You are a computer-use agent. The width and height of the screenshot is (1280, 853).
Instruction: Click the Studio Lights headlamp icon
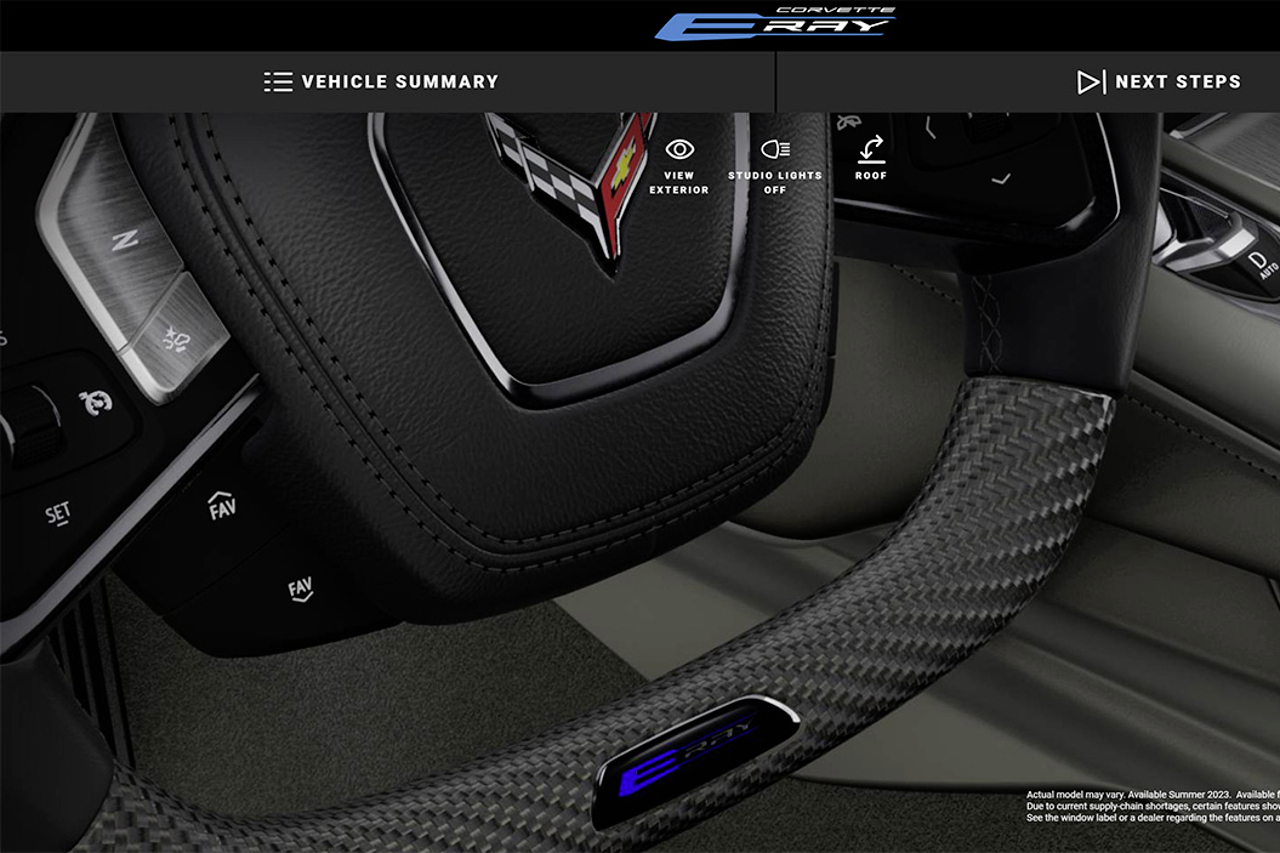pyautogui.click(x=778, y=148)
